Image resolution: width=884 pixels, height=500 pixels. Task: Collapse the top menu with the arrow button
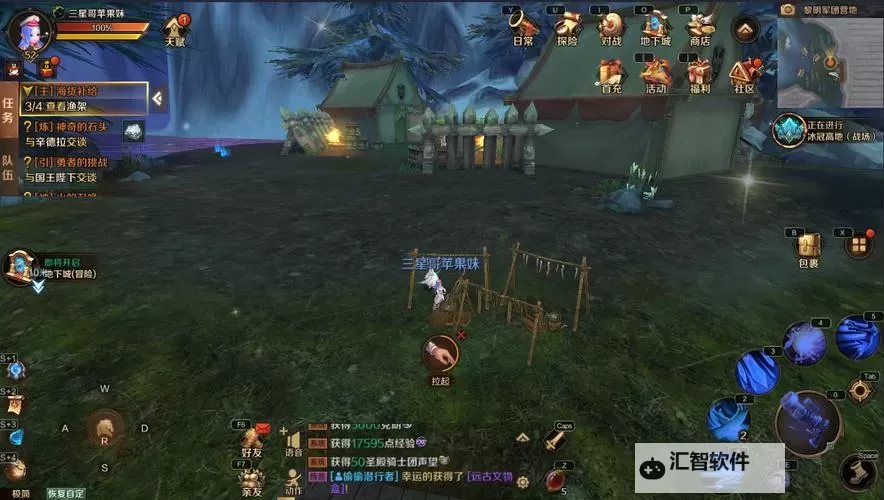pos(744,29)
